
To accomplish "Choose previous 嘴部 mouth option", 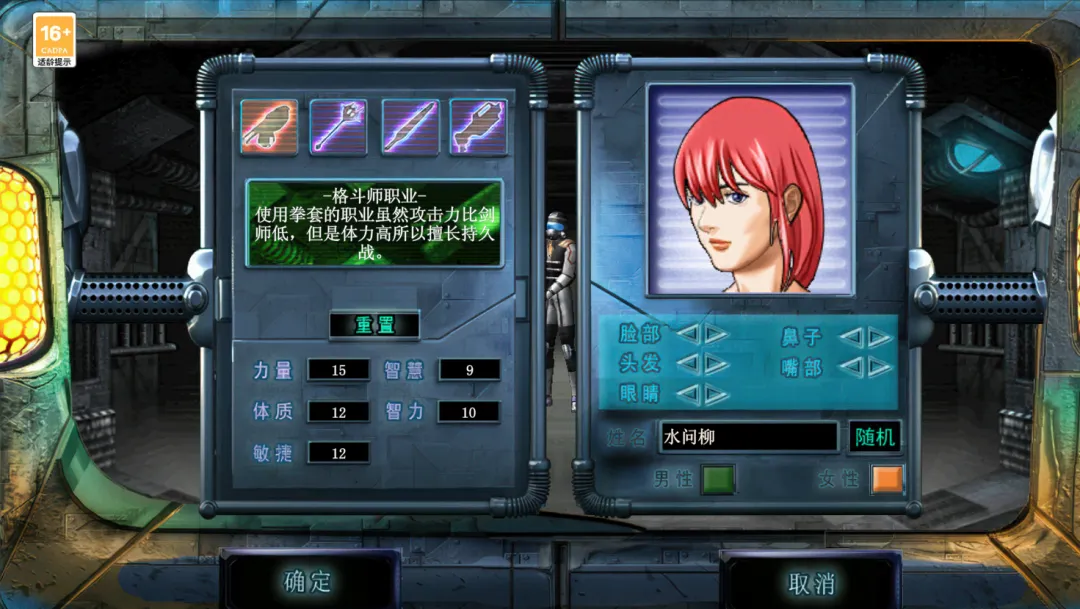I will [851, 367].
